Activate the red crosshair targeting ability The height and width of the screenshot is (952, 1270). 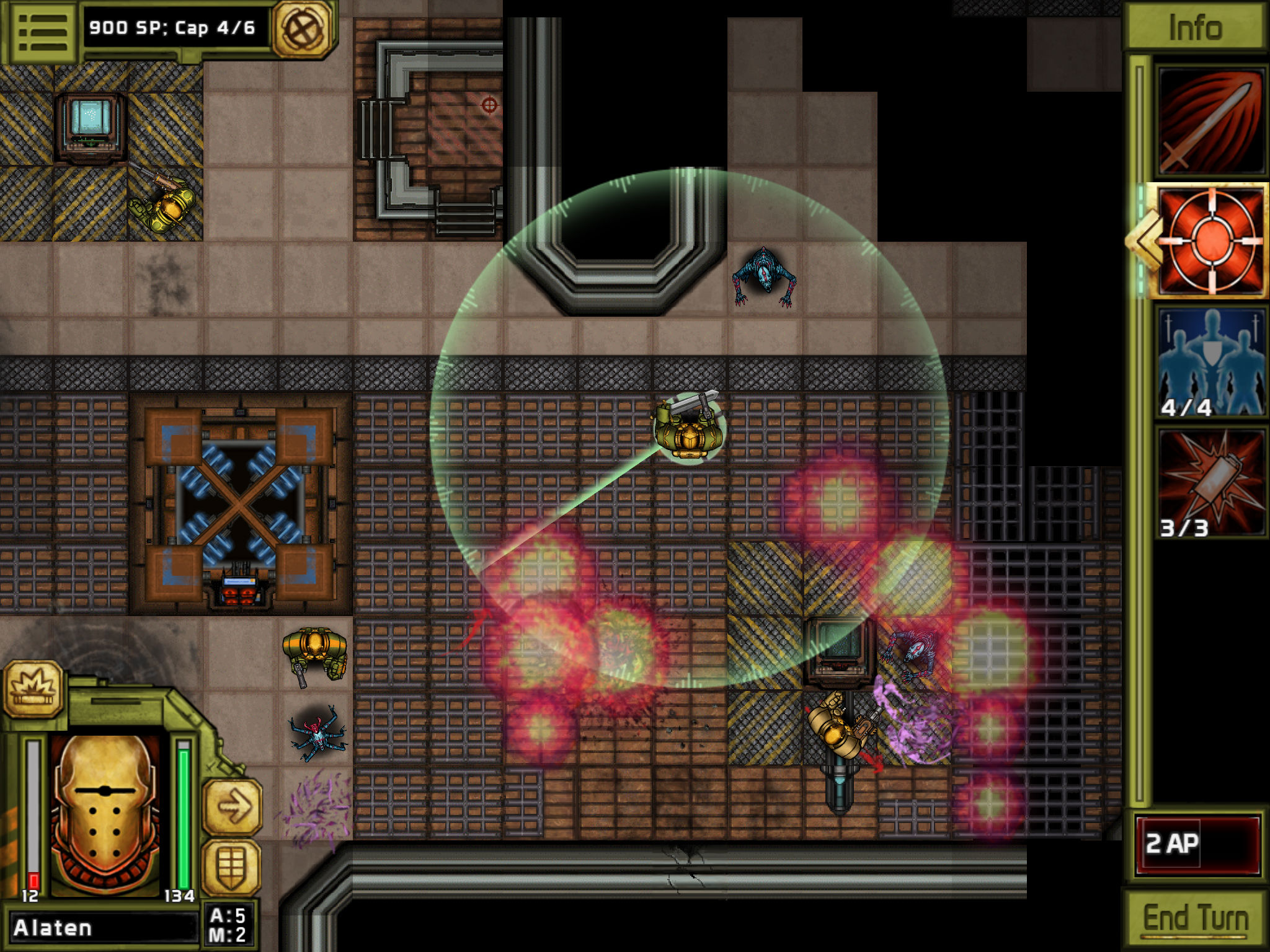[1210, 241]
